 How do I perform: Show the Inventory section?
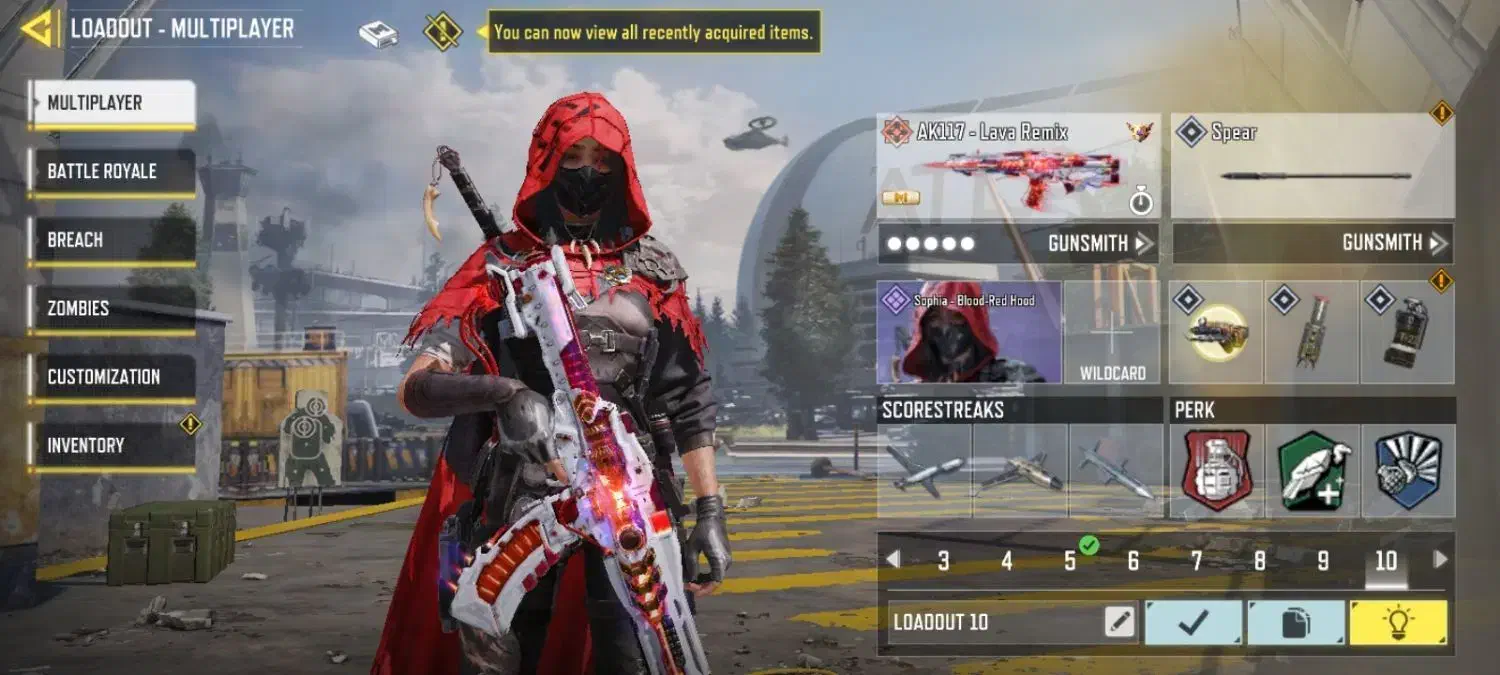pyautogui.click(x=112, y=446)
